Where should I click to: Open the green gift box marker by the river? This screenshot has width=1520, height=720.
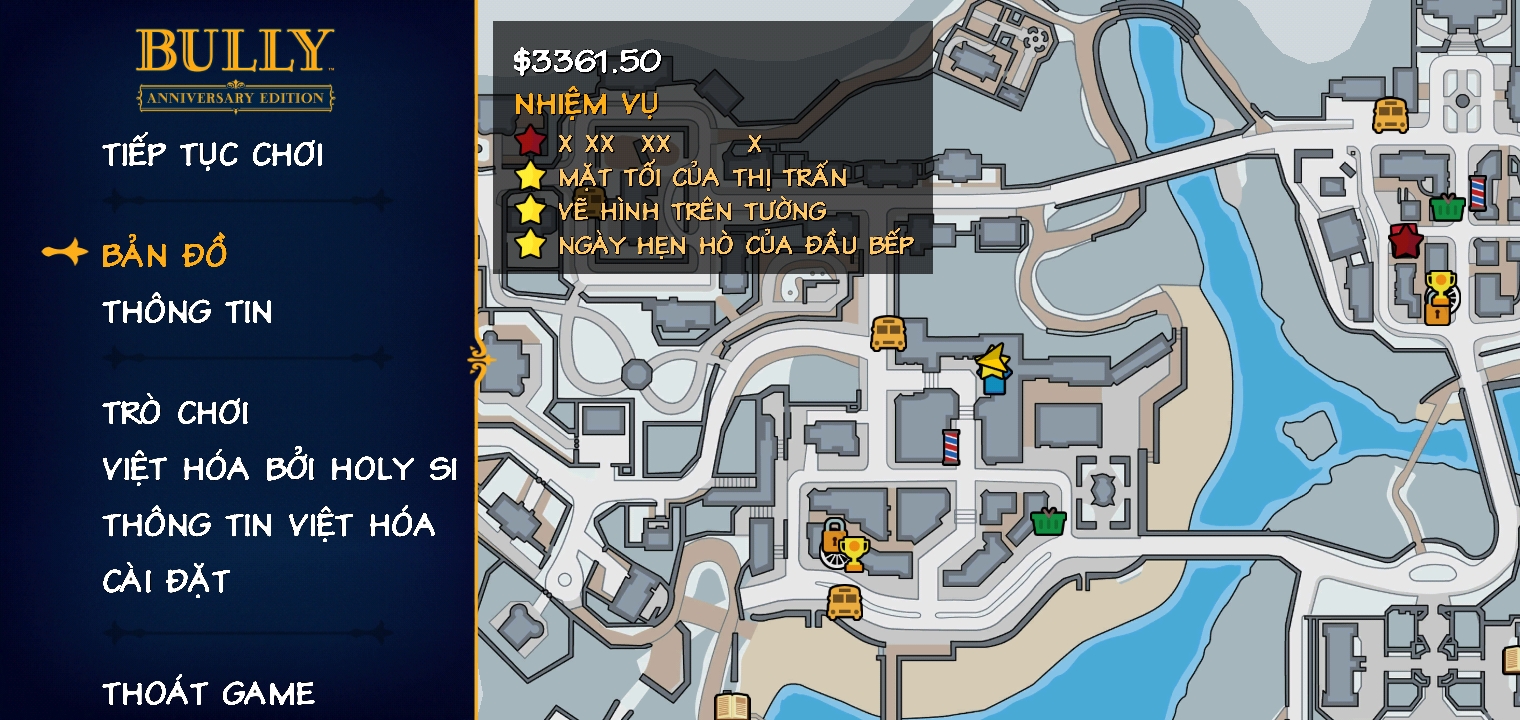pos(1046,520)
